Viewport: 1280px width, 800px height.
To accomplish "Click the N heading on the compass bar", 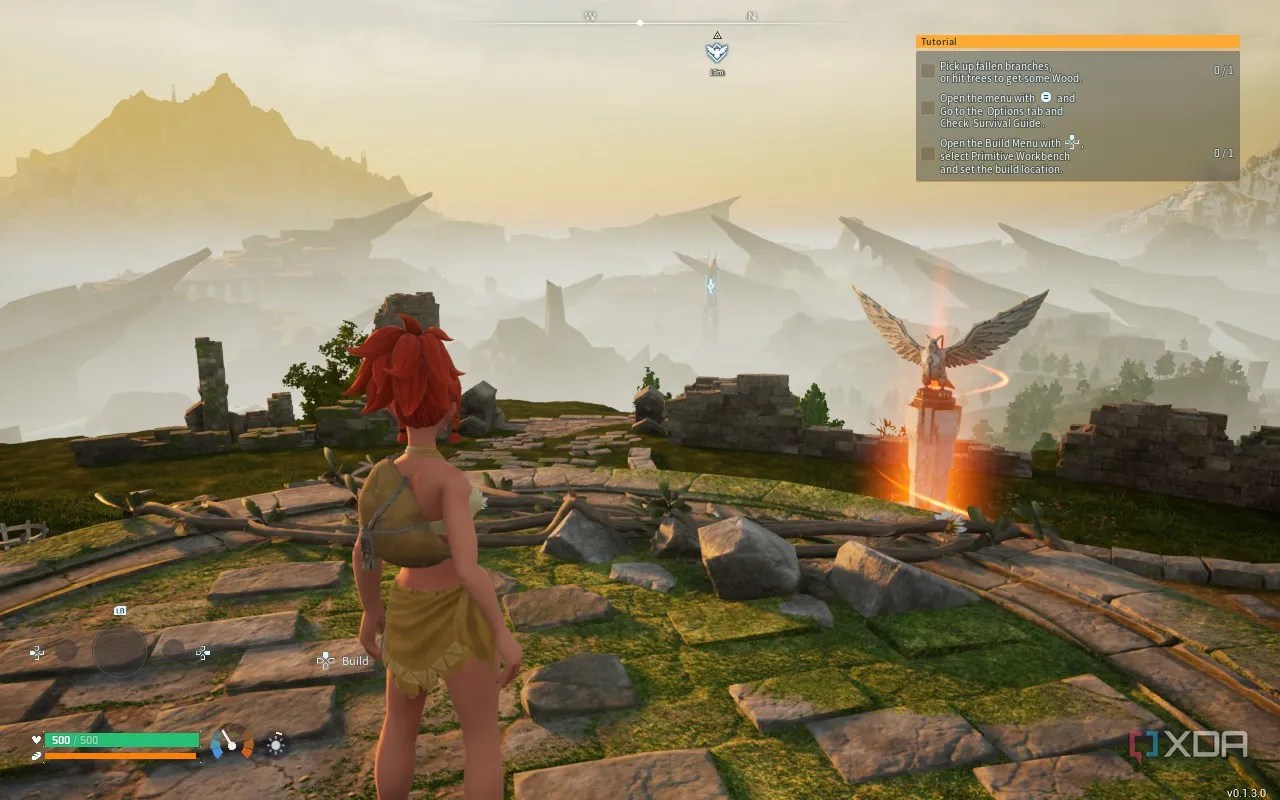I will (751, 17).
